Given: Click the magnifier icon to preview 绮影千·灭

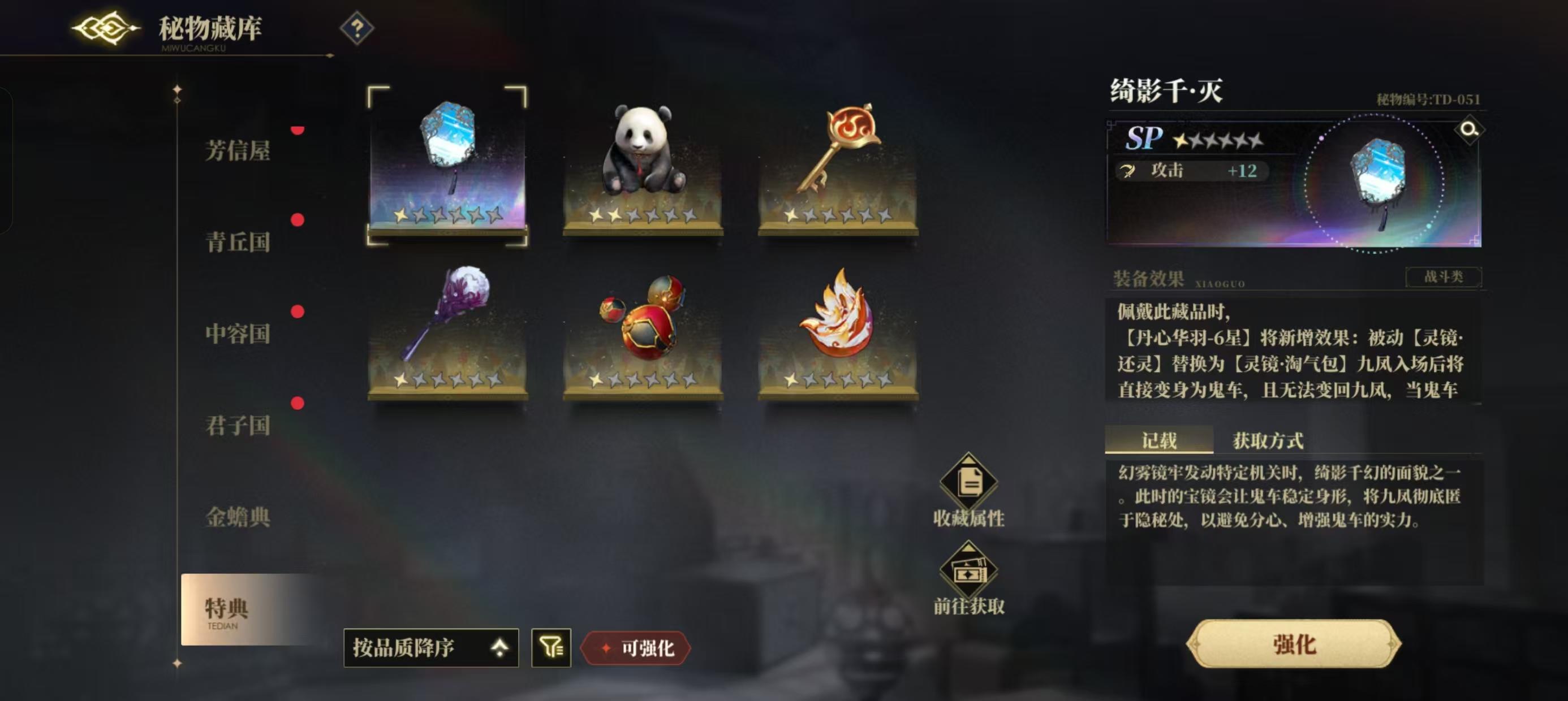Looking at the screenshot, I should click(1471, 130).
